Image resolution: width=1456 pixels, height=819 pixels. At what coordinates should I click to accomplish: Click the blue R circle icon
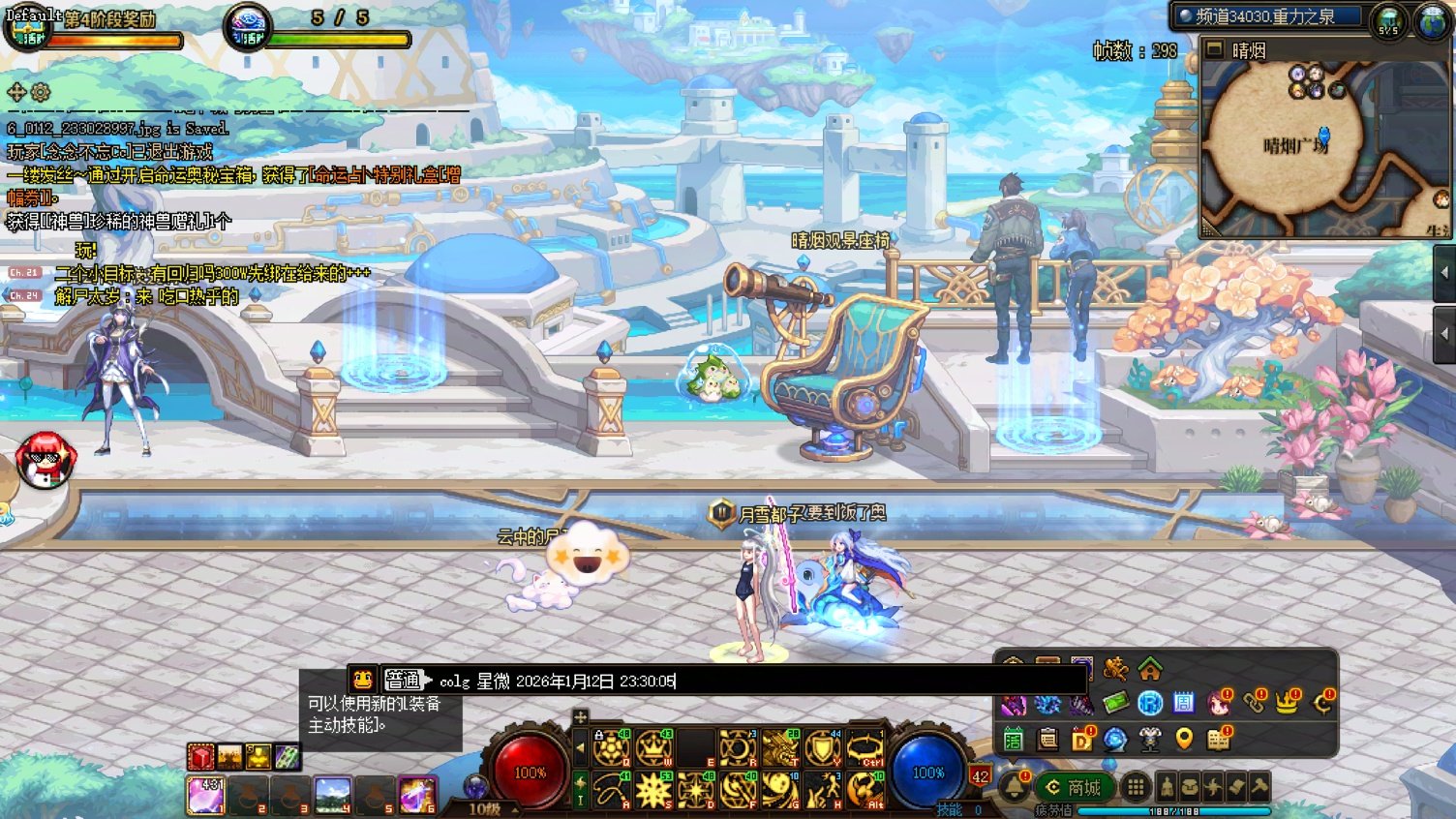[1149, 703]
